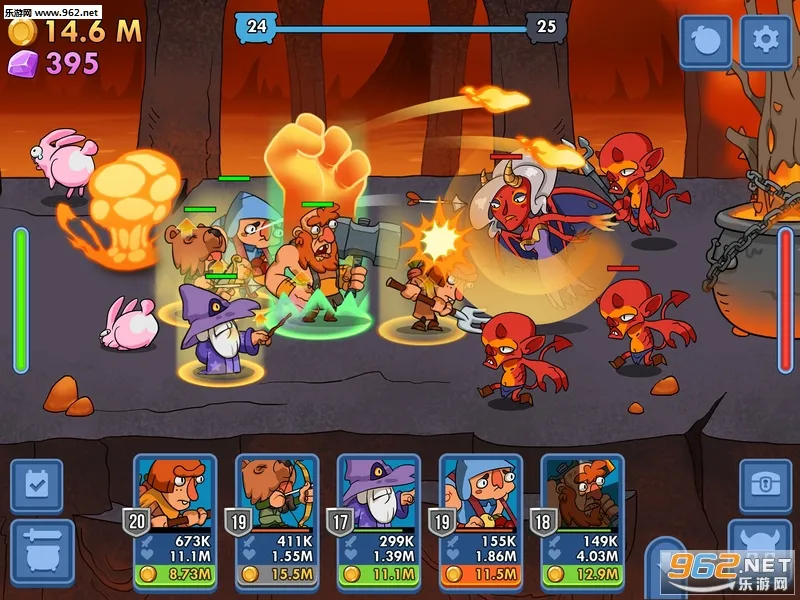Upgrade the barbarian for 8.73M gold
The image size is (800, 600).
click(x=175, y=575)
